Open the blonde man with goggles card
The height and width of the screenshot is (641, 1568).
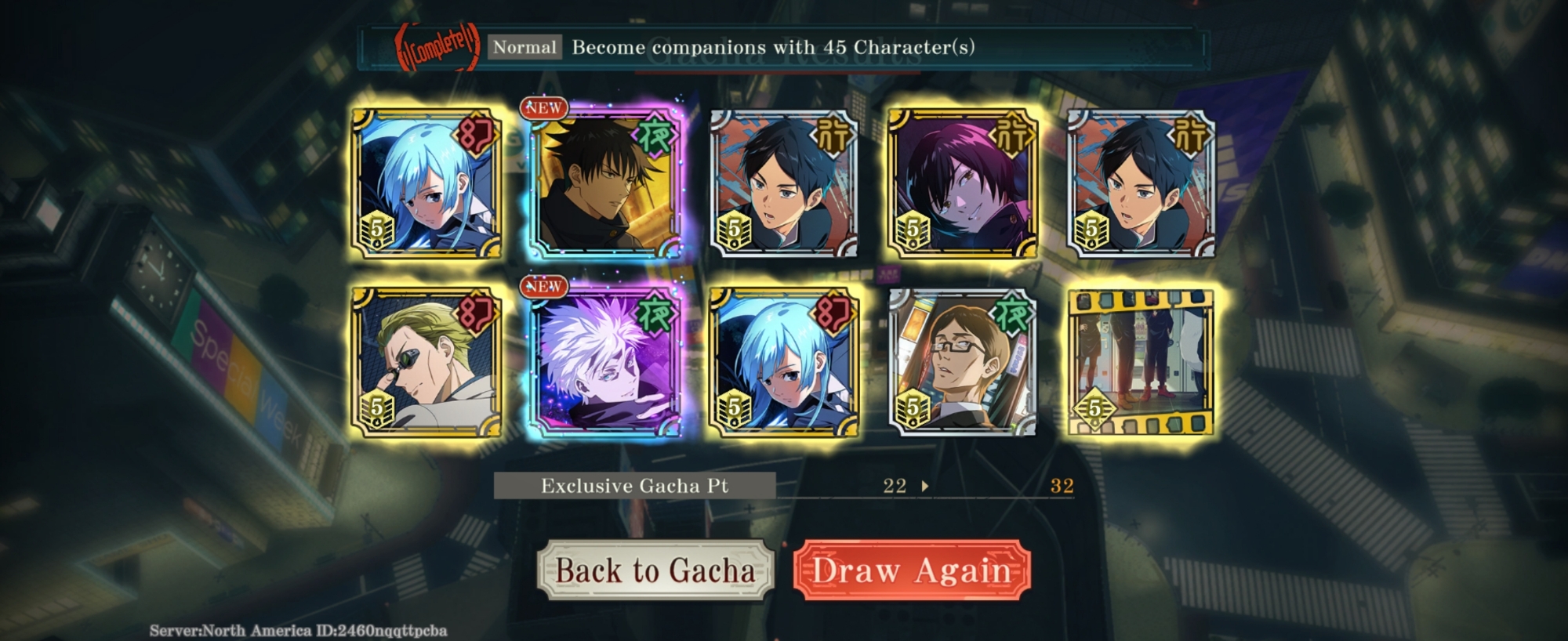point(426,361)
